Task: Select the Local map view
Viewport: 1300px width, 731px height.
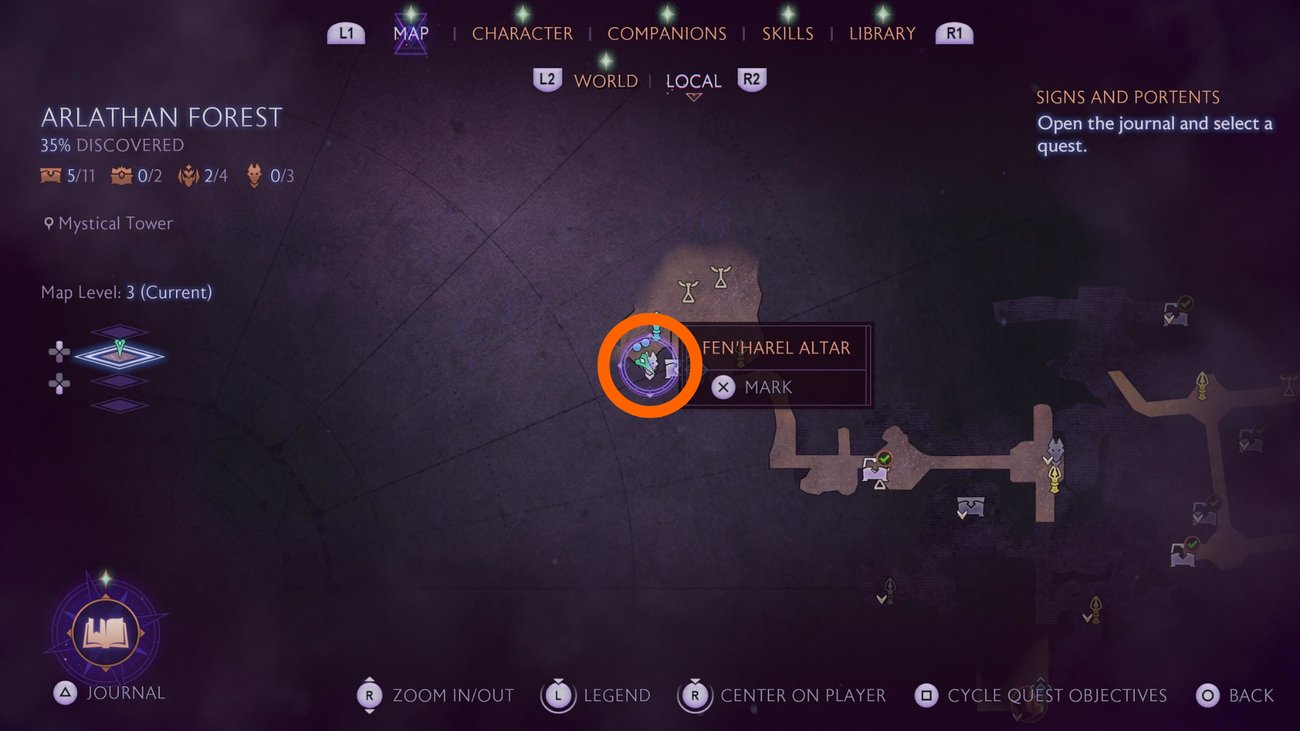Action: [693, 82]
